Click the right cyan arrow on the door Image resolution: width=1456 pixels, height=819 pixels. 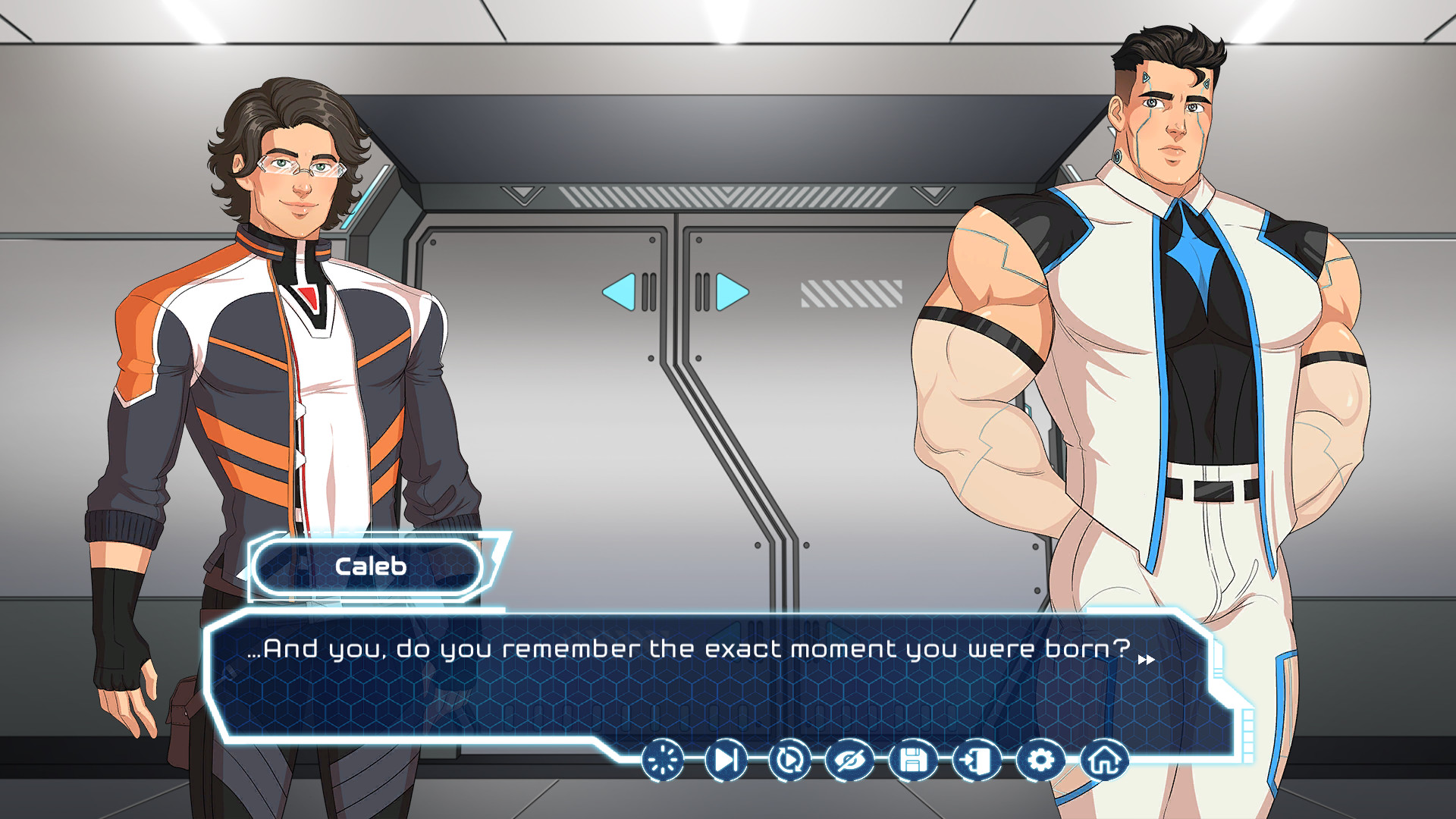(x=730, y=290)
